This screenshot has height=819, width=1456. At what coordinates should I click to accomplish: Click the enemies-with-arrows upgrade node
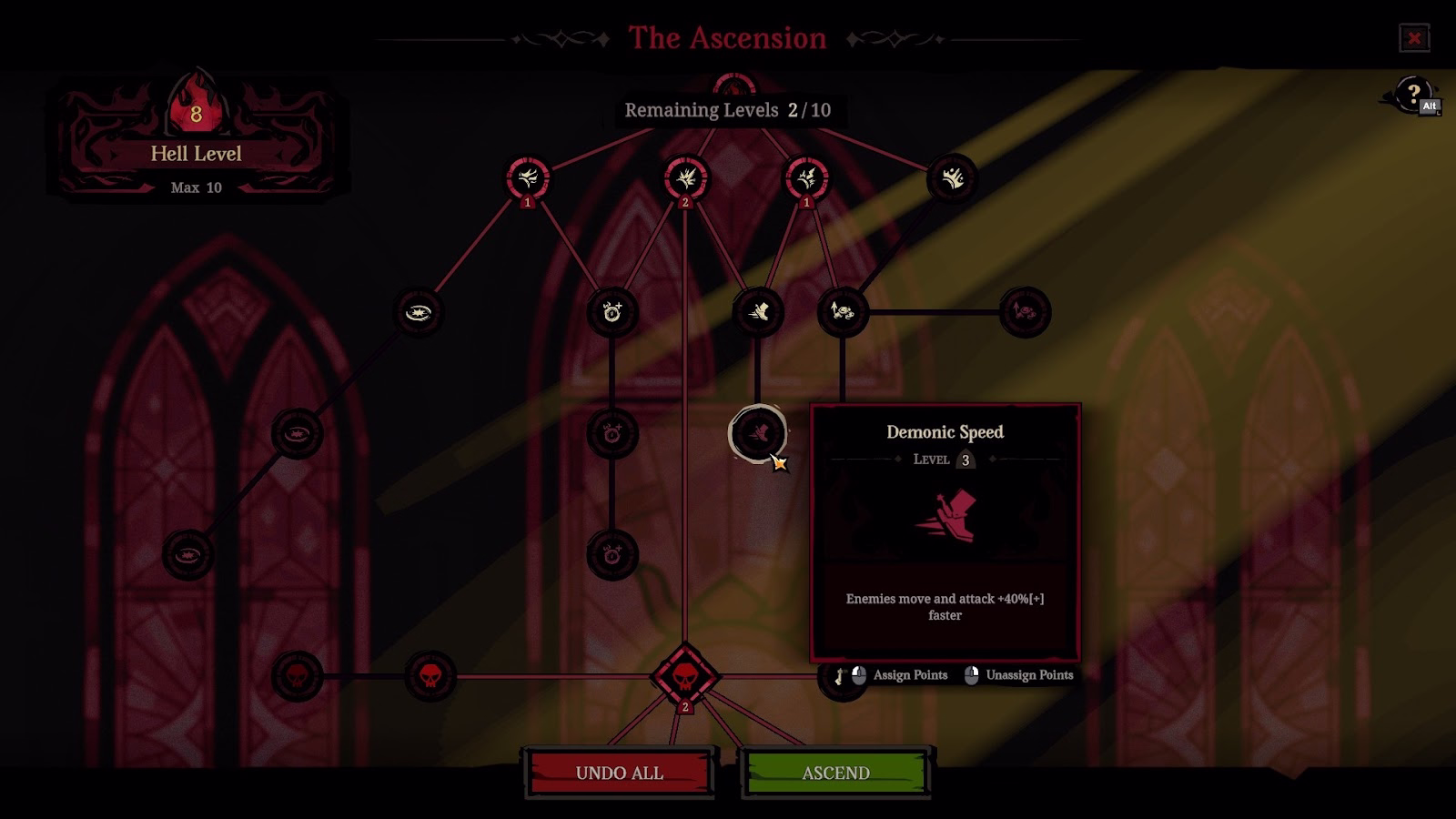(843, 312)
